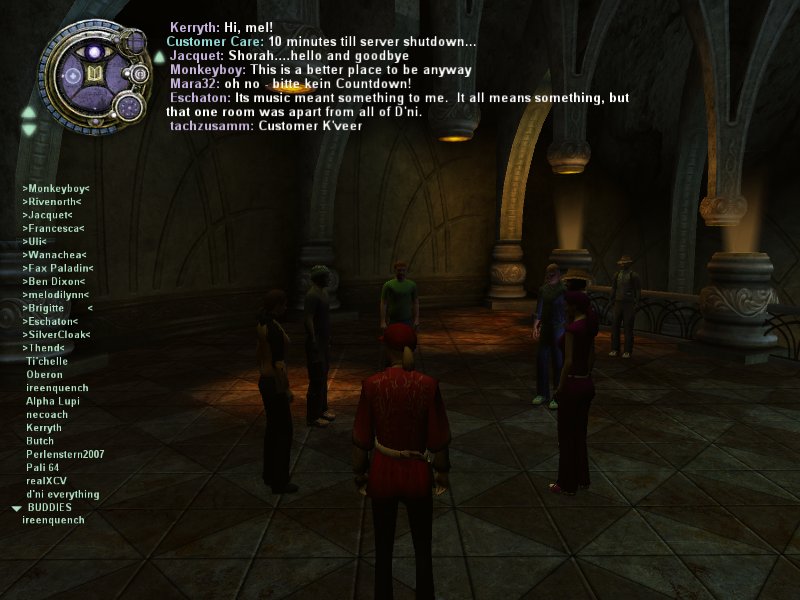Pick Perlenstern2007 from the player list
Viewport: 800px width, 600px height.
(x=65, y=454)
